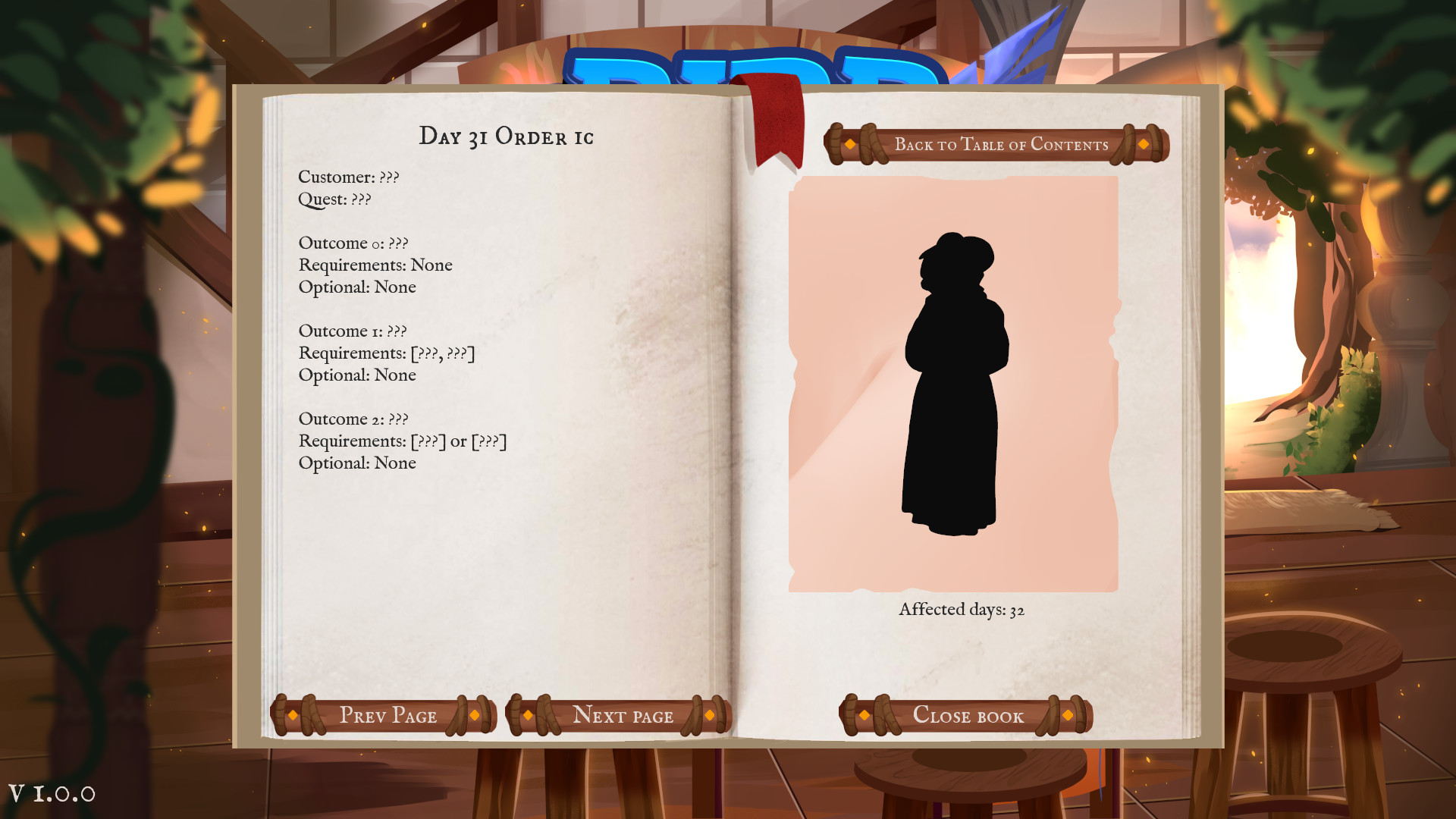Click the diamond icon right of Next Page
The image size is (1456, 819).
coord(711,715)
